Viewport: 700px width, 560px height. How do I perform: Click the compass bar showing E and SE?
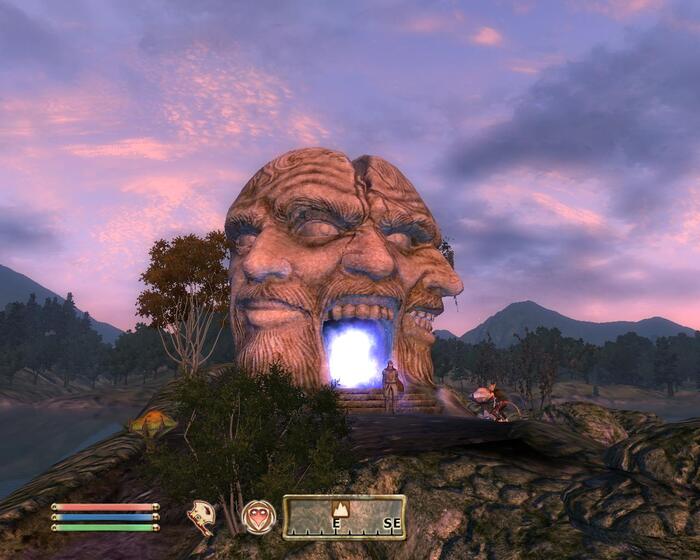pyautogui.click(x=344, y=518)
